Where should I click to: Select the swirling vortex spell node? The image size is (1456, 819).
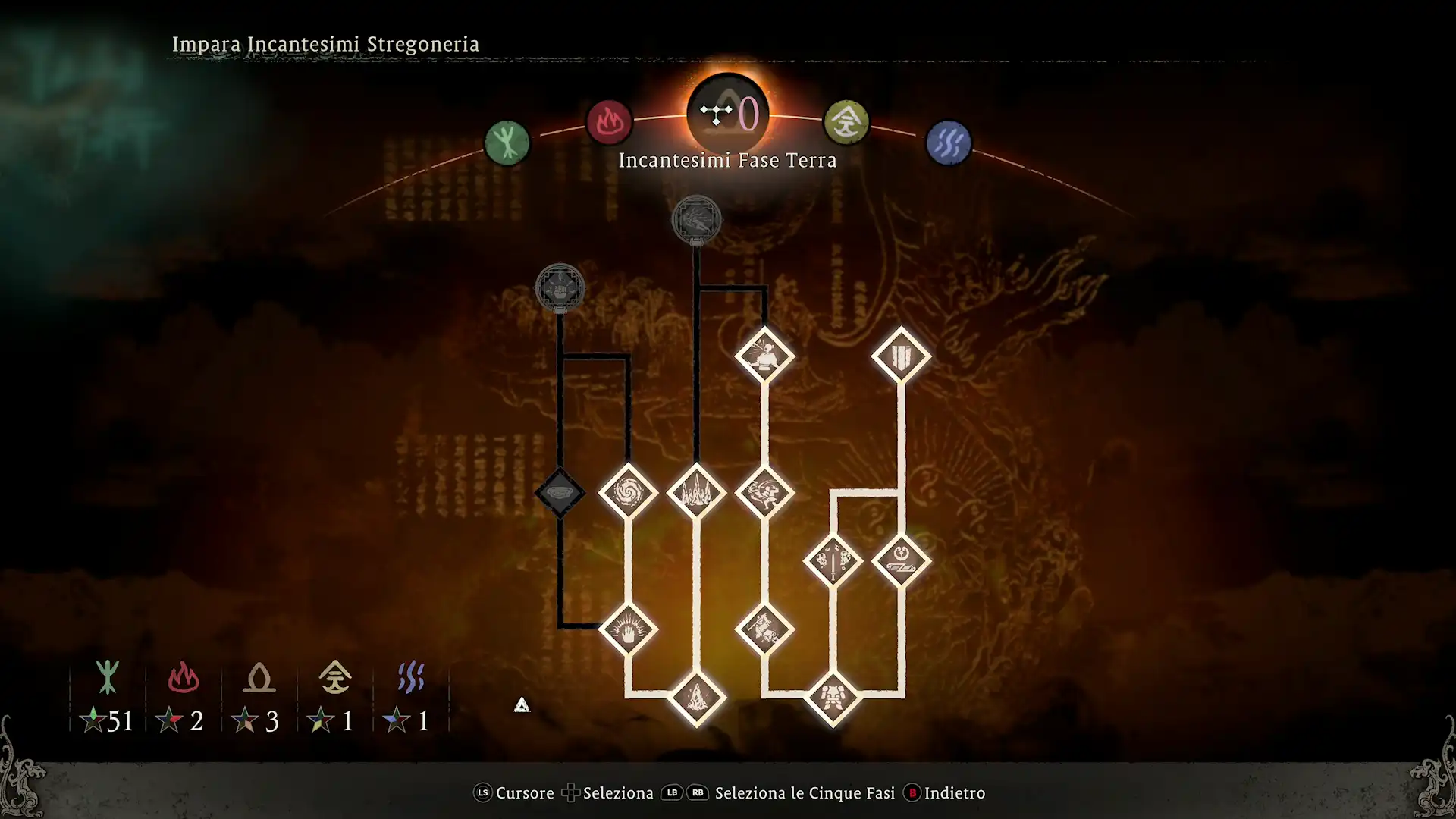[x=629, y=493]
